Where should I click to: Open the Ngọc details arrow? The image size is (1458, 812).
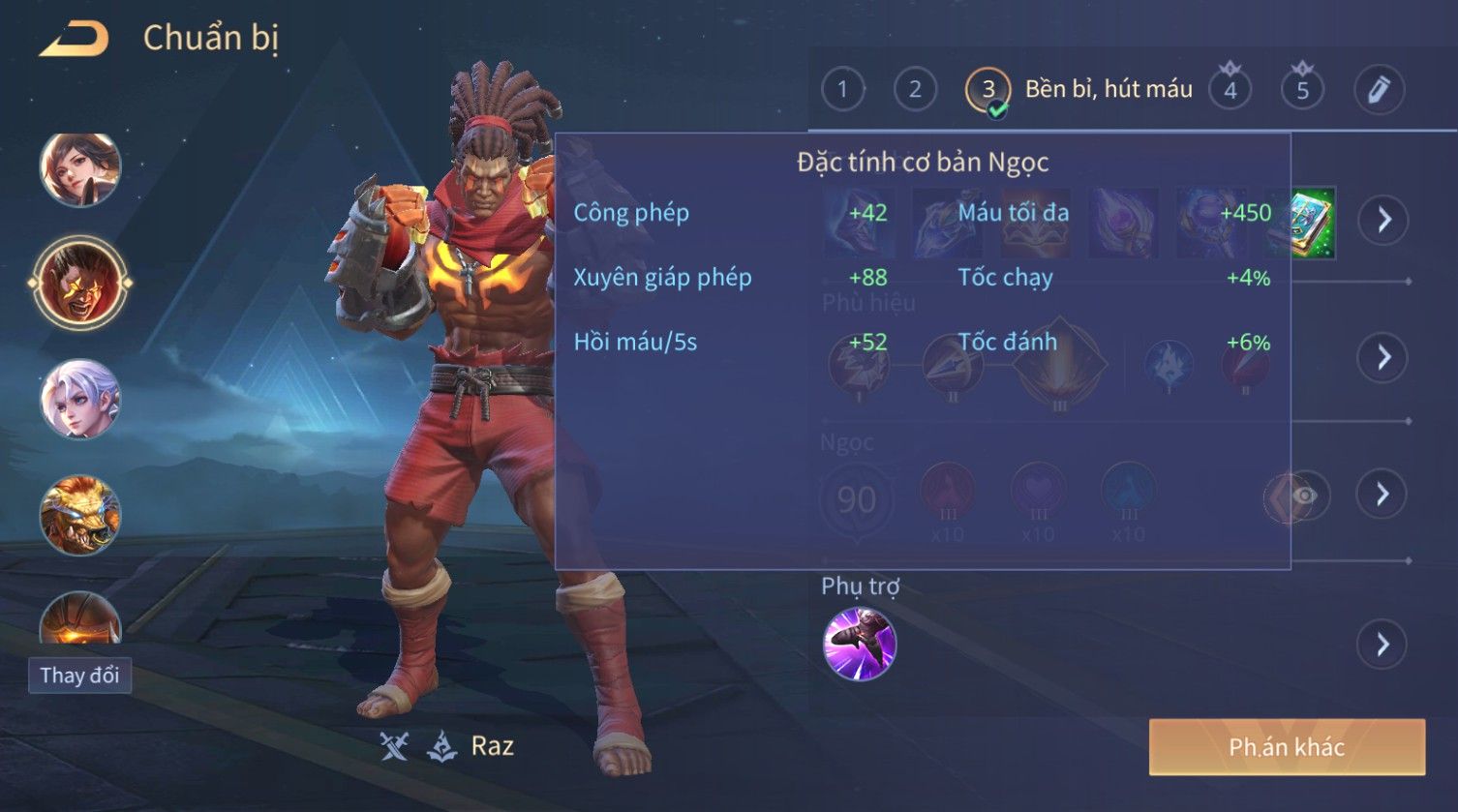pos(1383,495)
